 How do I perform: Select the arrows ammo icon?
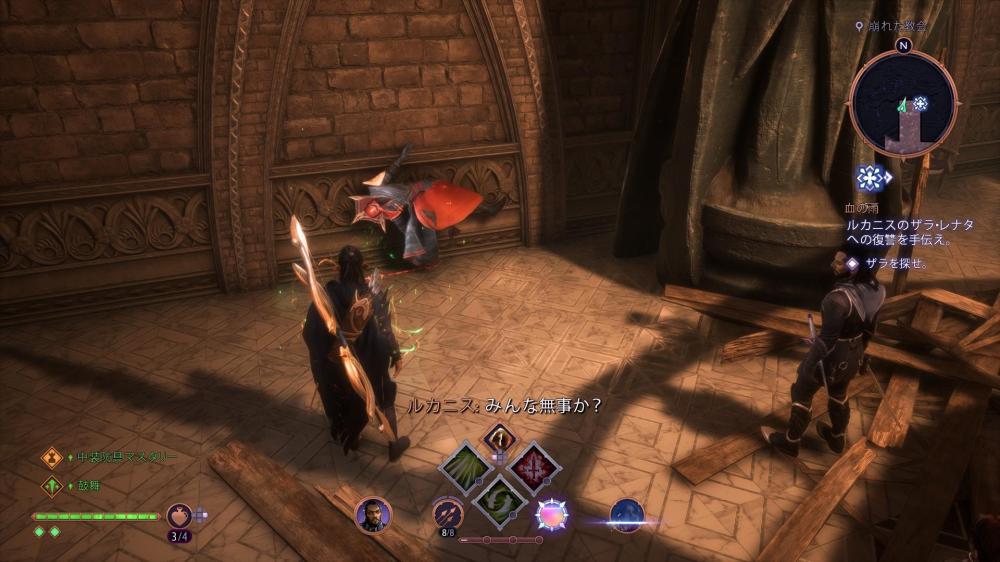coord(448,514)
